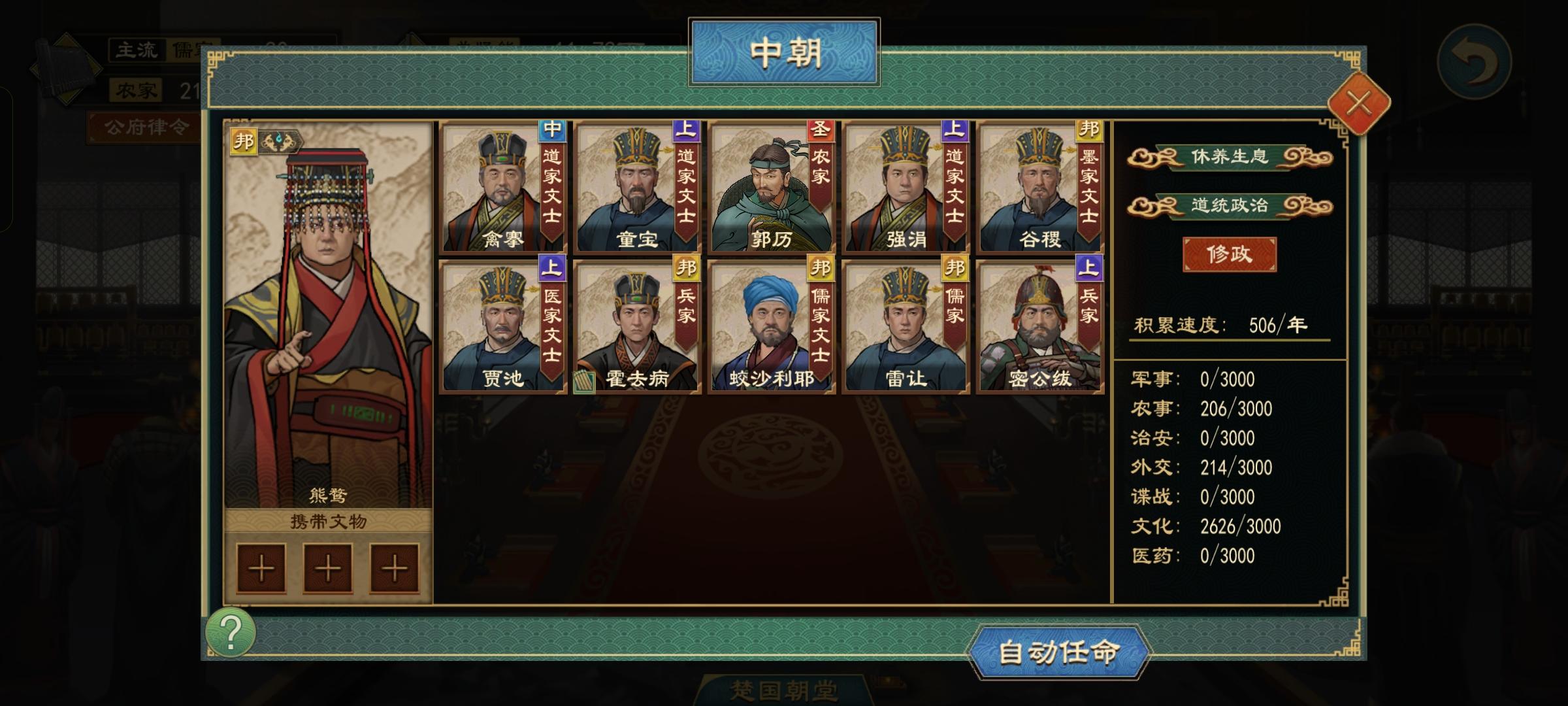Click the first empty artifact slot under 携带文物
Image resolution: width=1568 pixels, height=706 pixels.
point(261,567)
